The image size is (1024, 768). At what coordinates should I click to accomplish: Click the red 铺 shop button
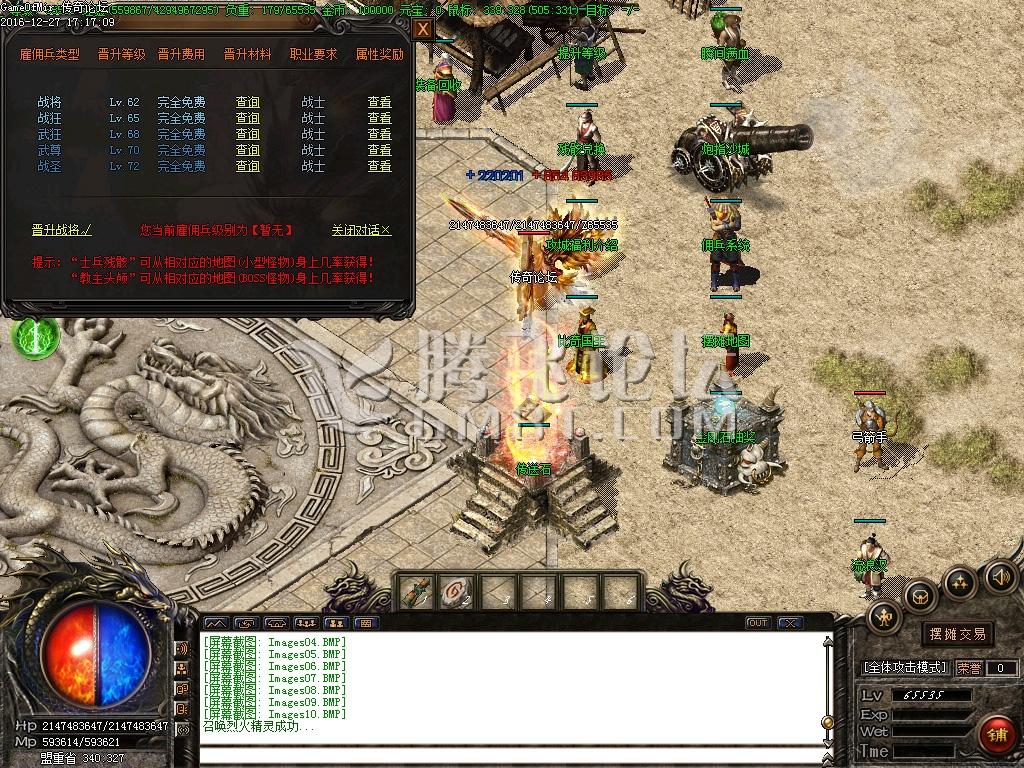[996, 735]
